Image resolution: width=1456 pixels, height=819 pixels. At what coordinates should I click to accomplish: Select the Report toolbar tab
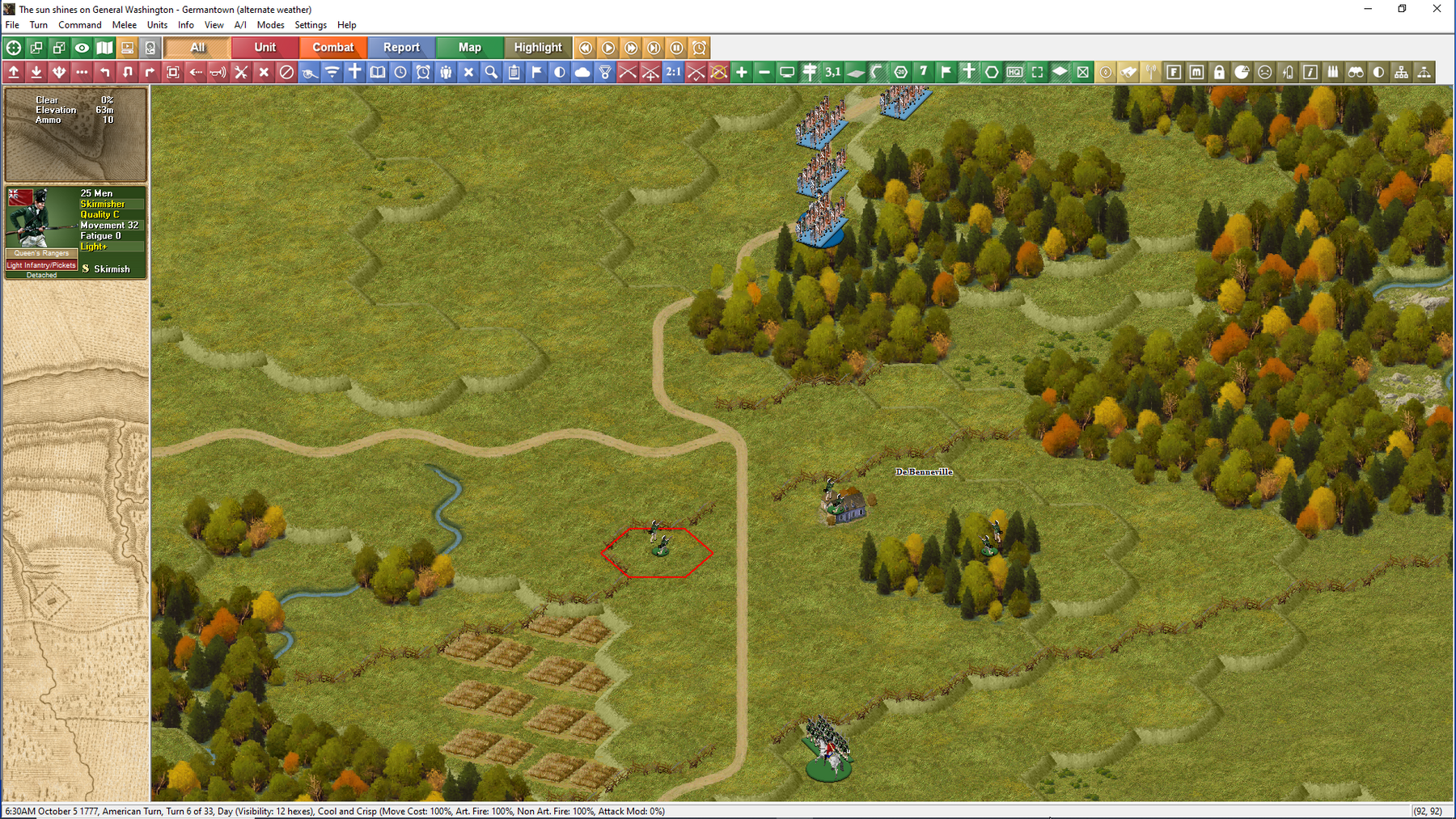(401, 48)
